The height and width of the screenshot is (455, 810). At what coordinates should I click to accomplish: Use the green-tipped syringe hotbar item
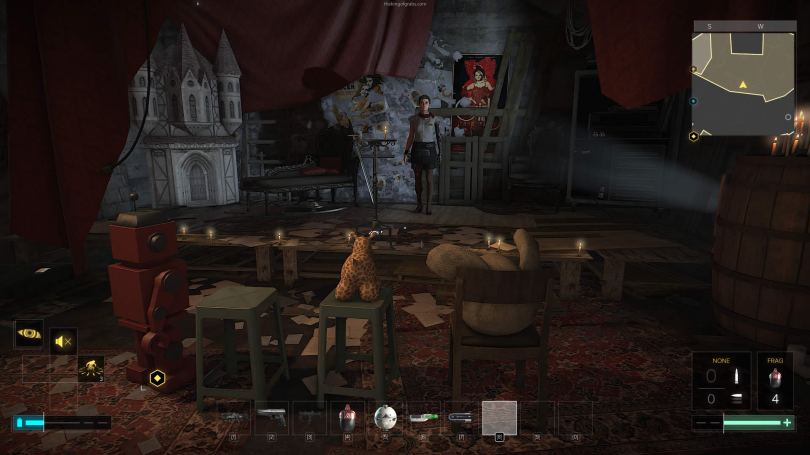click(423, 417)
